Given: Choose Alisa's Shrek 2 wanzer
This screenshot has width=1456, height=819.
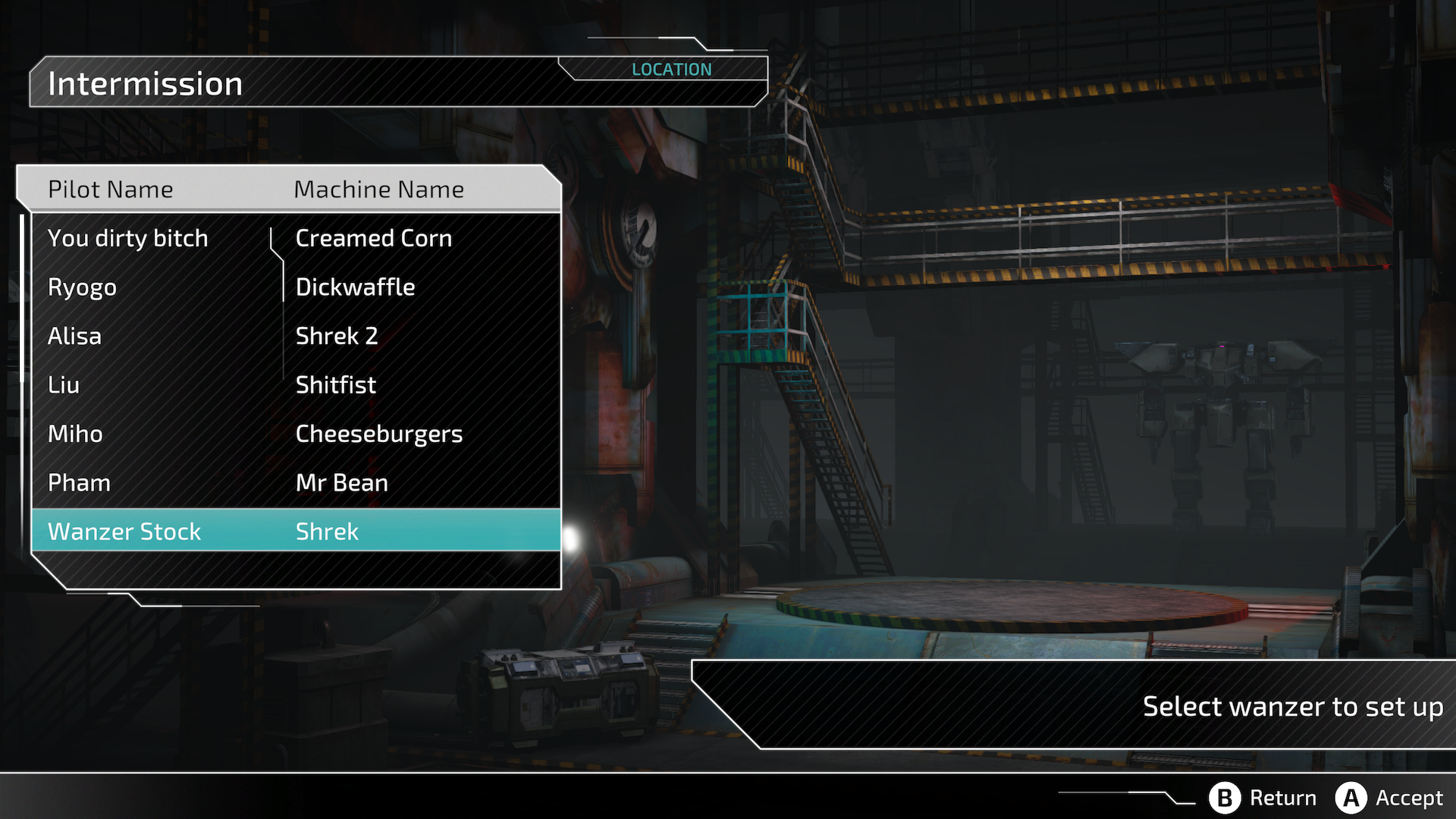Looking at the screenshot, I should point(296,336).
